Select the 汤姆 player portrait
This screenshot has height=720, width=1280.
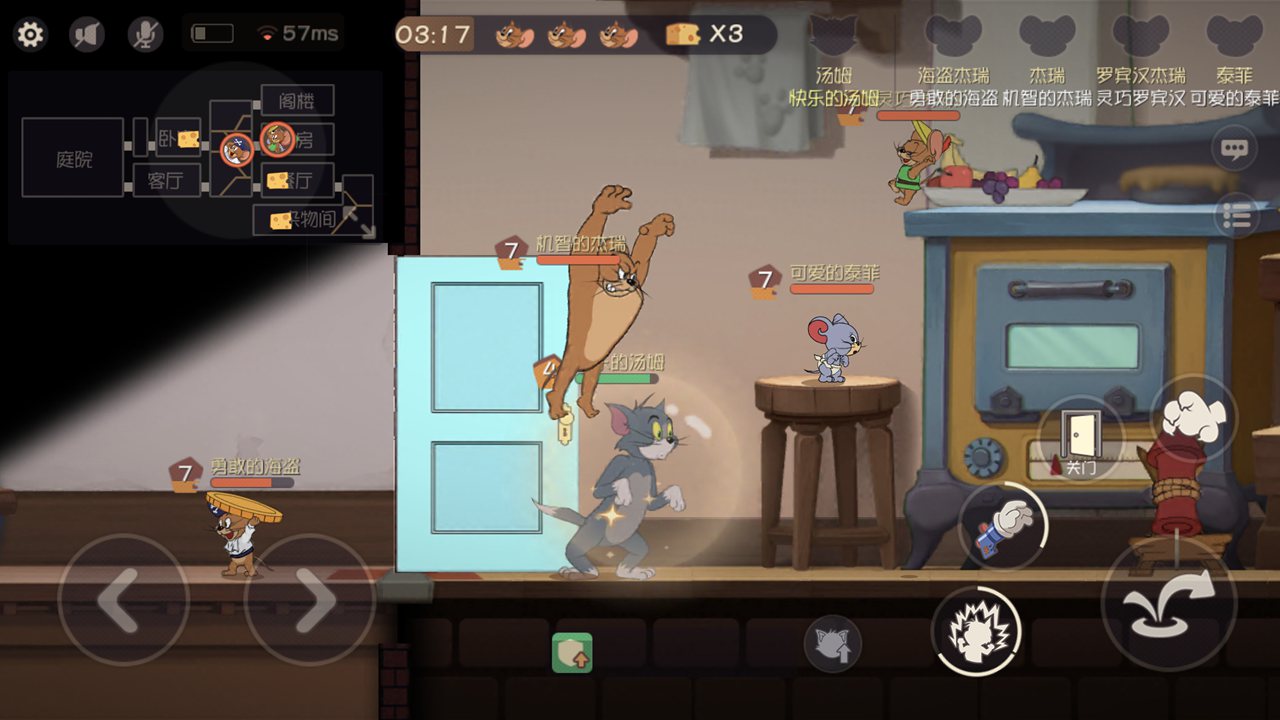[833, 37]
